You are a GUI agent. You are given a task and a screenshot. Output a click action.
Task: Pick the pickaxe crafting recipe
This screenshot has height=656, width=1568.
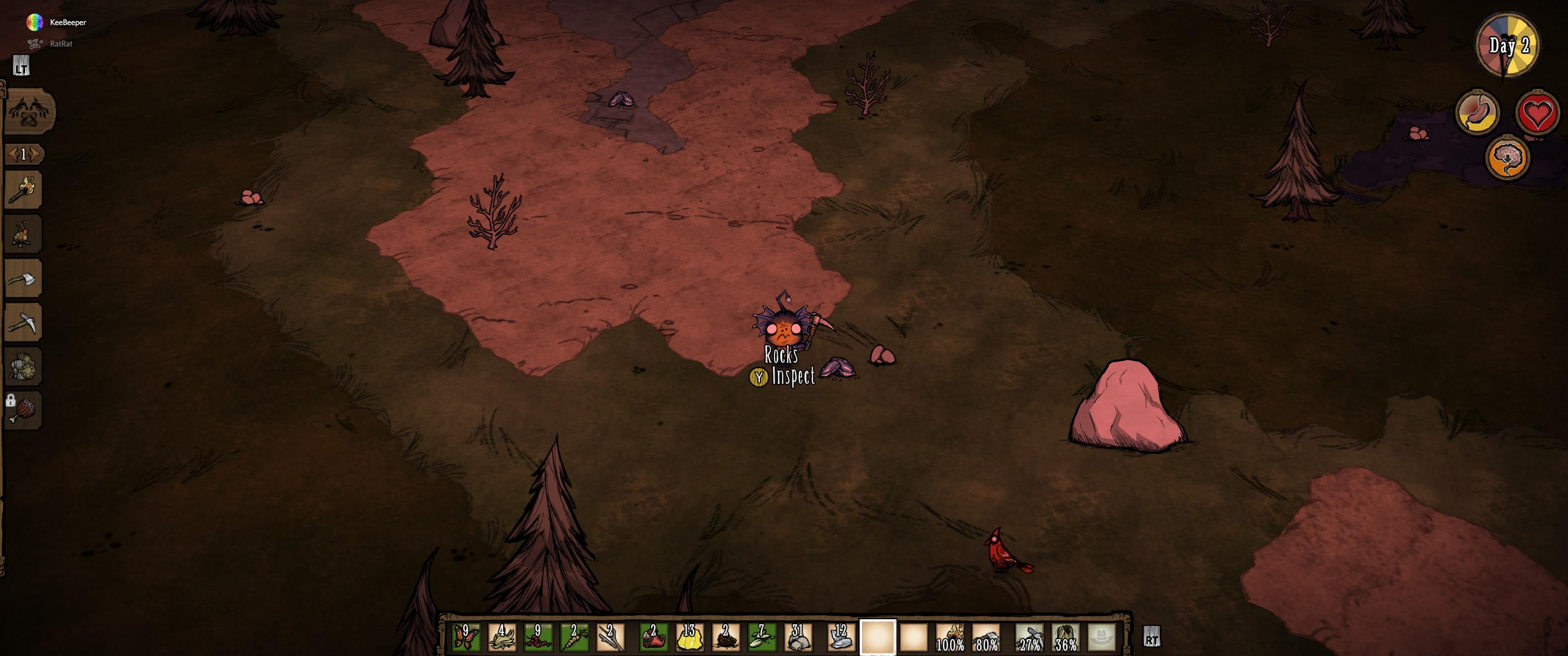(23, 323)
